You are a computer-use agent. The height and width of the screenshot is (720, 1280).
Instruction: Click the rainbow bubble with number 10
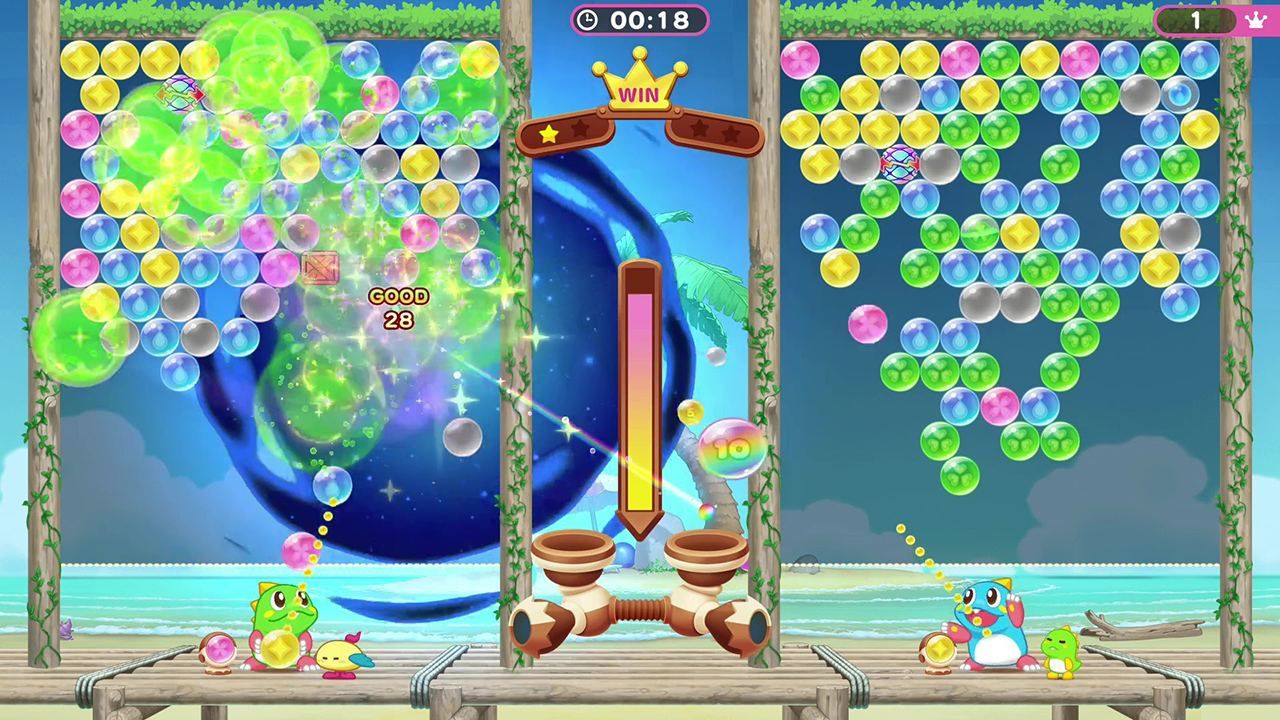[730, 450]
